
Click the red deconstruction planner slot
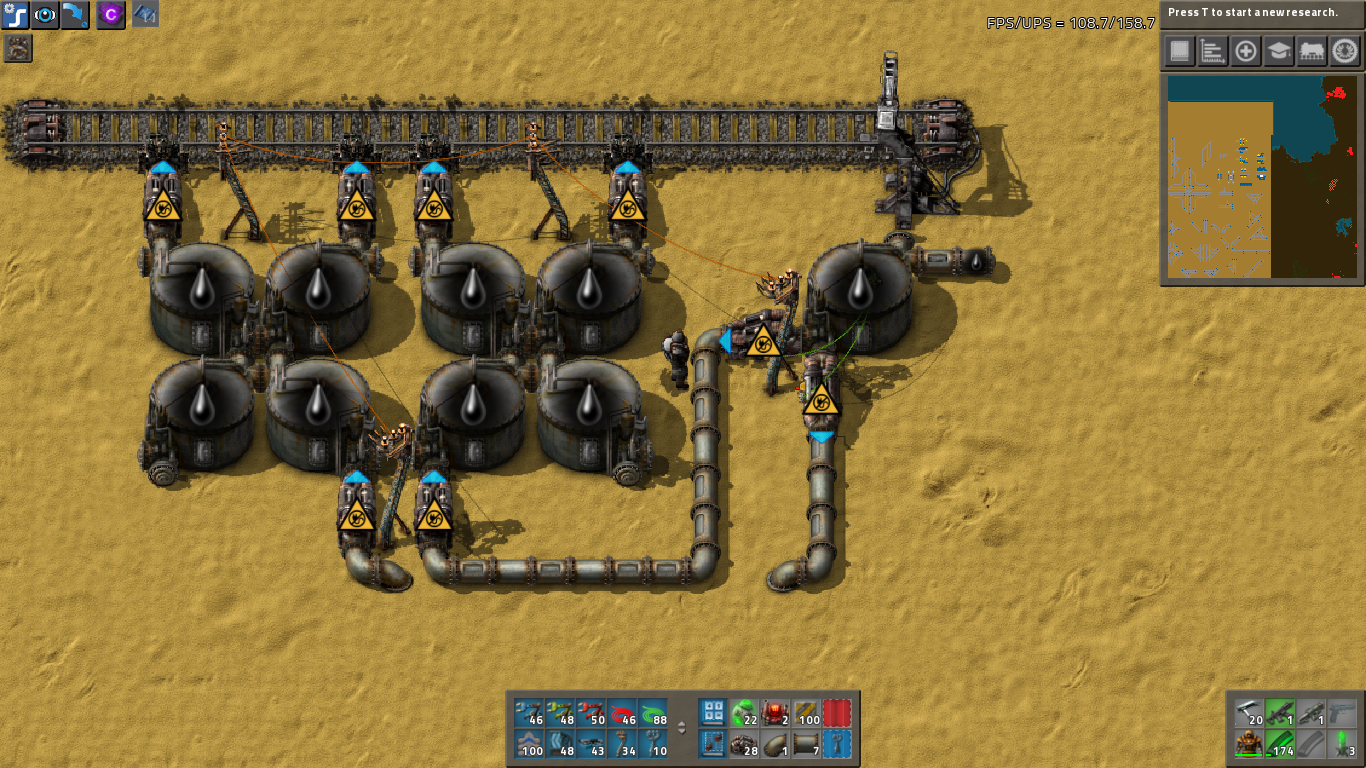point(837,714)
